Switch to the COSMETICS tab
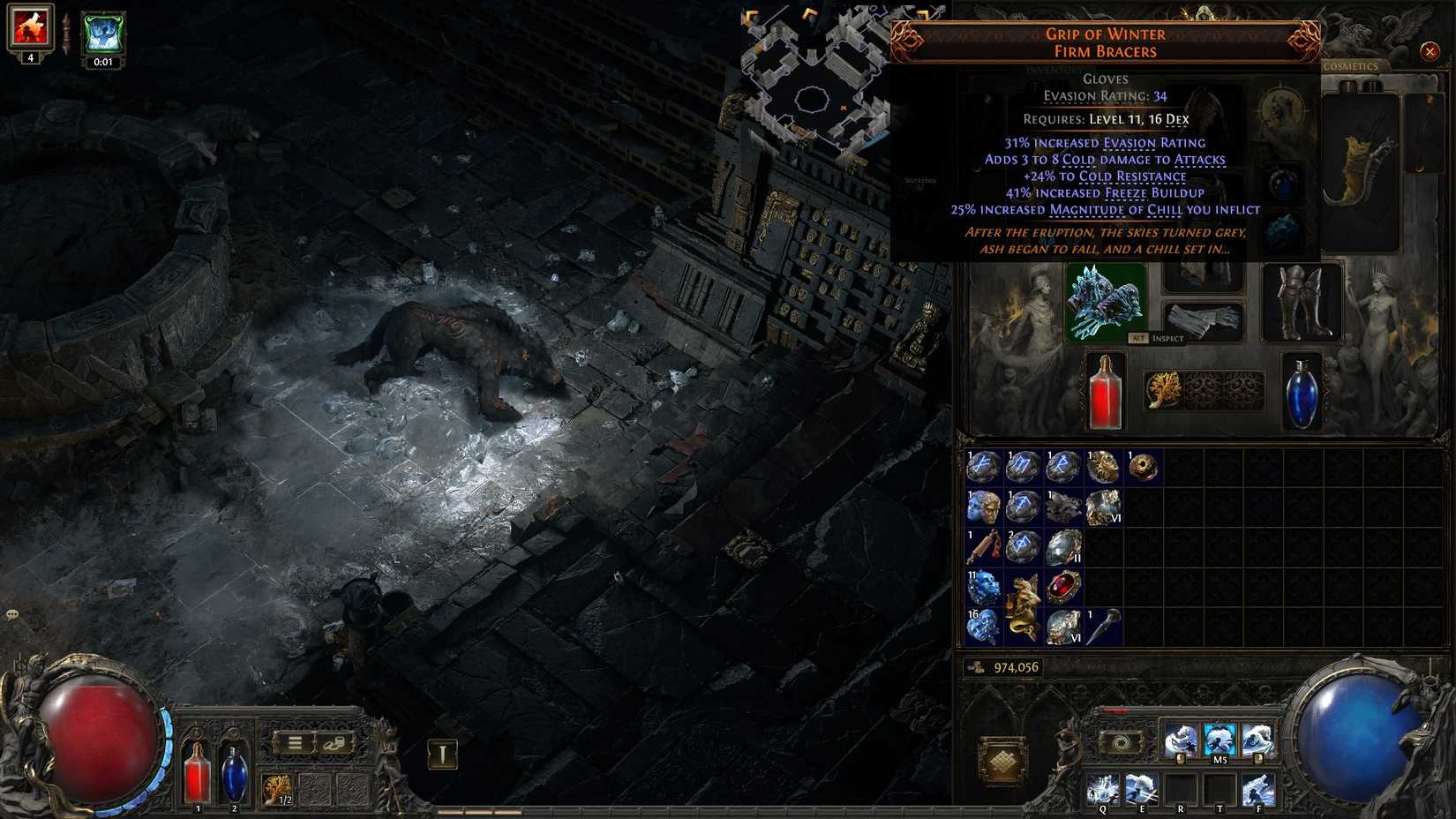The height and width of the screenshot is (819, 1456). [1352, 67]
